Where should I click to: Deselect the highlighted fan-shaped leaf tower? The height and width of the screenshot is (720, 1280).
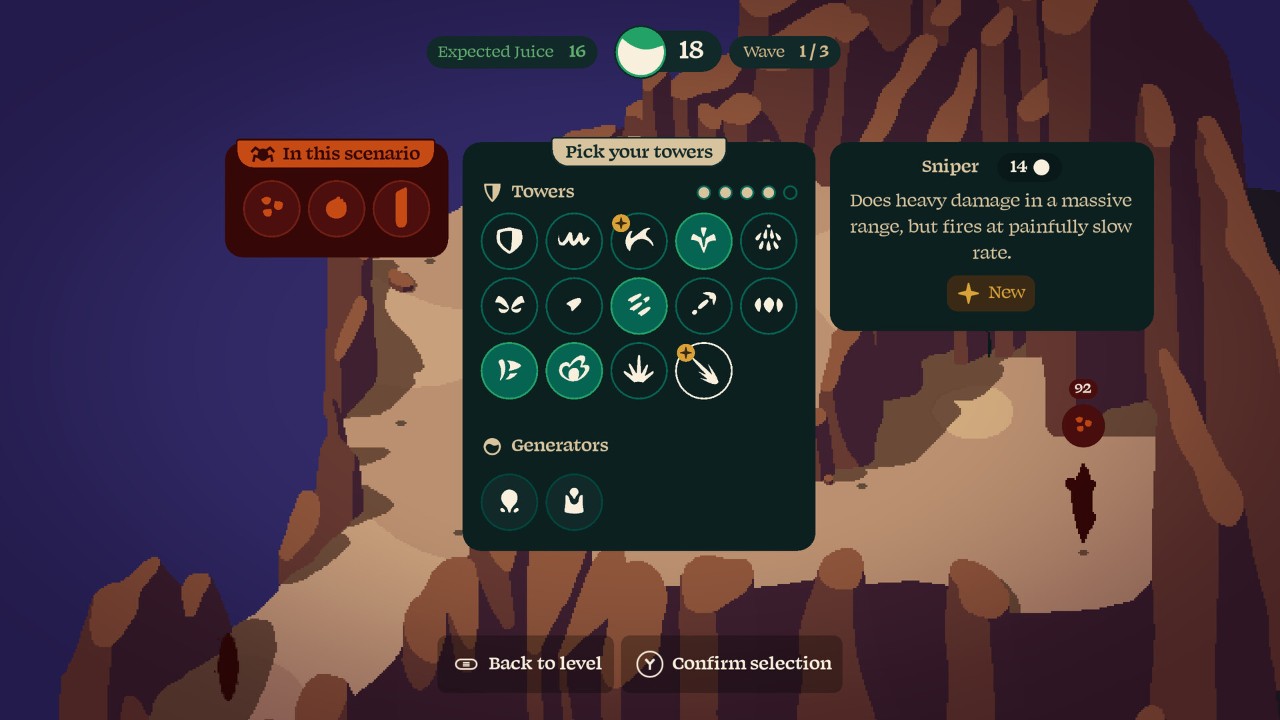click(x=509, y=371)
